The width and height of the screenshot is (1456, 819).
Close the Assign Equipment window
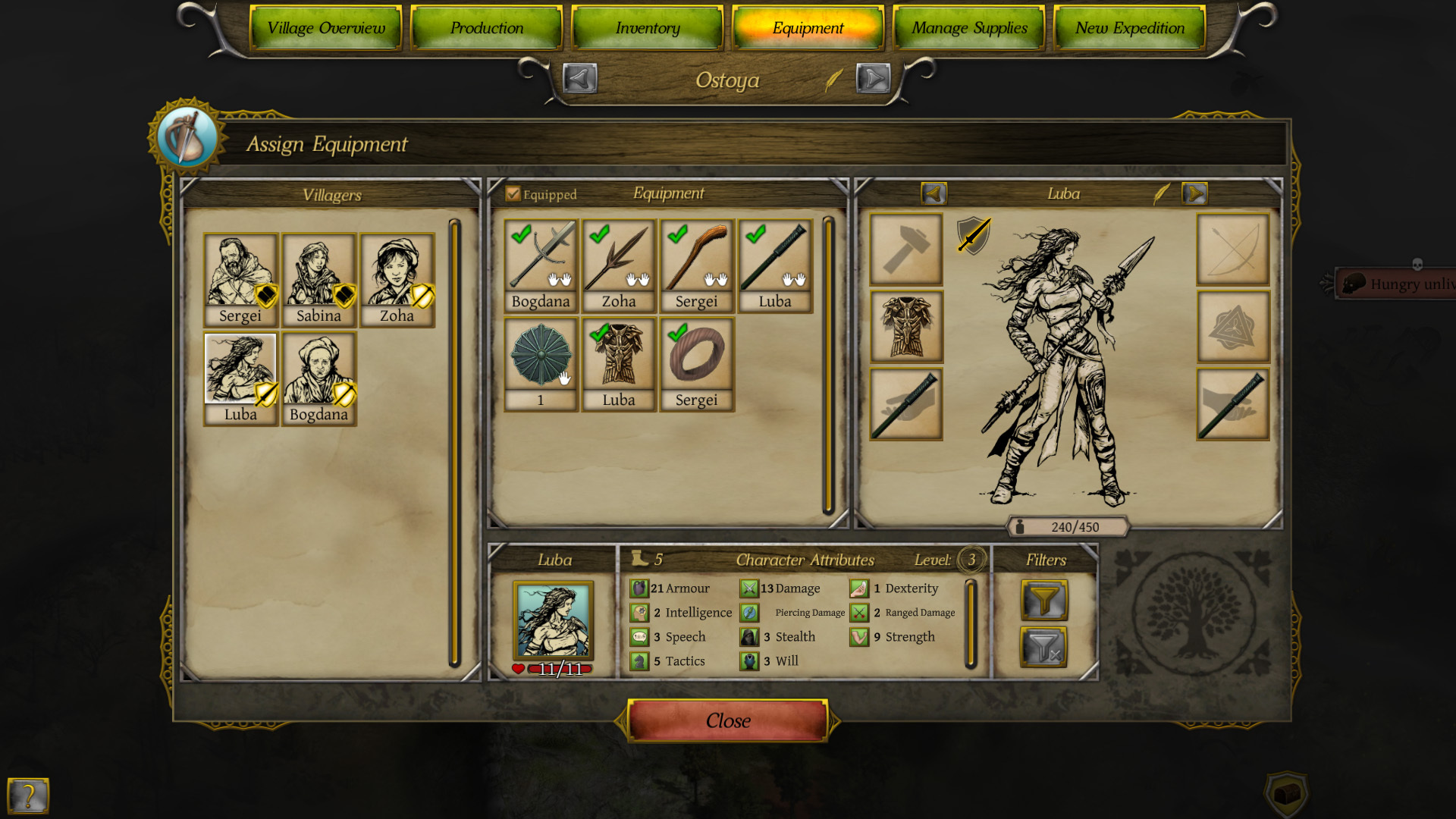click(x=727, y=720)
